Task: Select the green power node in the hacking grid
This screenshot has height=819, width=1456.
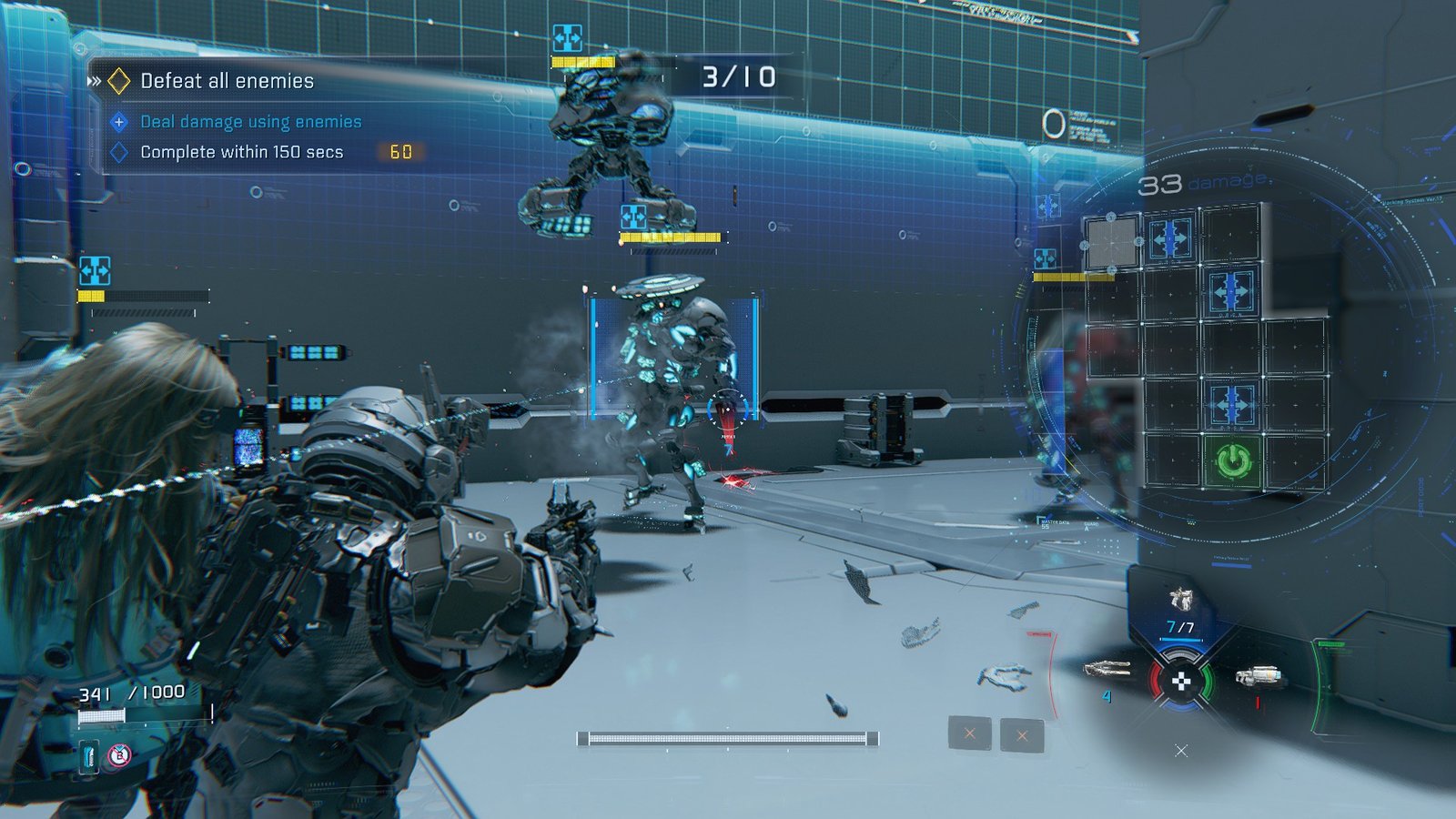Action: (1233, 461)
